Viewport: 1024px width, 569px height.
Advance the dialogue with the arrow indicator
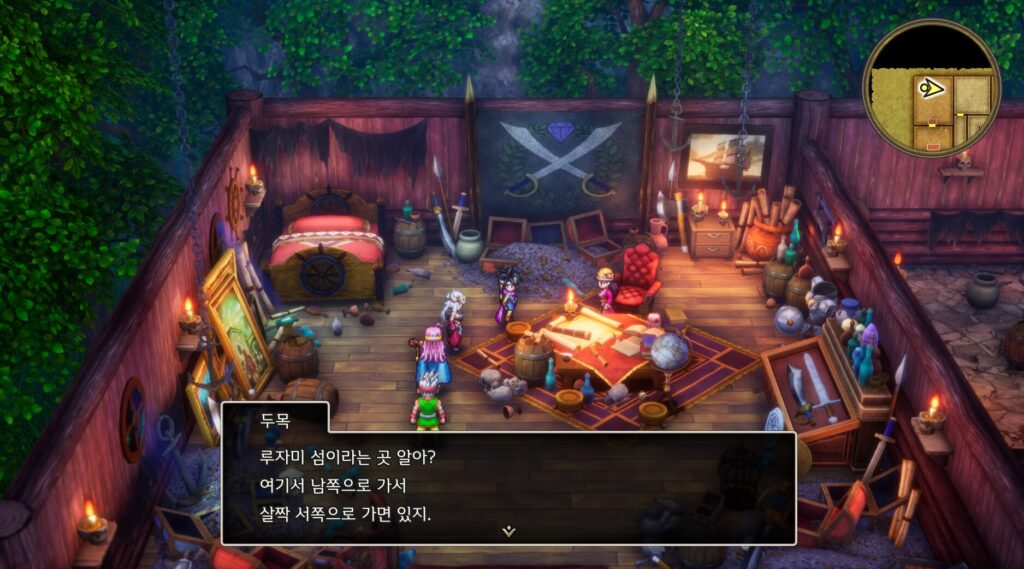[x=509, y=531]
